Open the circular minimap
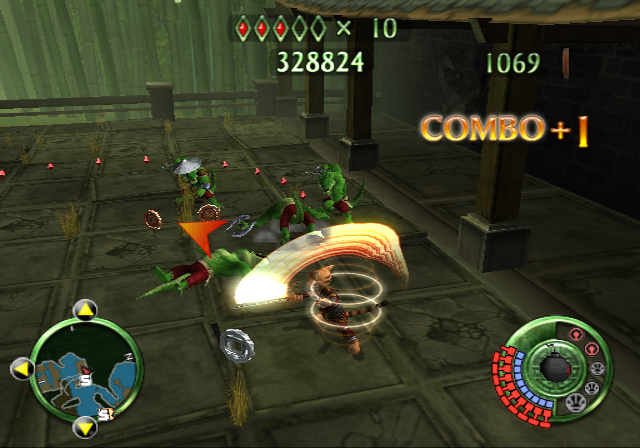This screenshot has width=640, height=448. coord(86,369)
